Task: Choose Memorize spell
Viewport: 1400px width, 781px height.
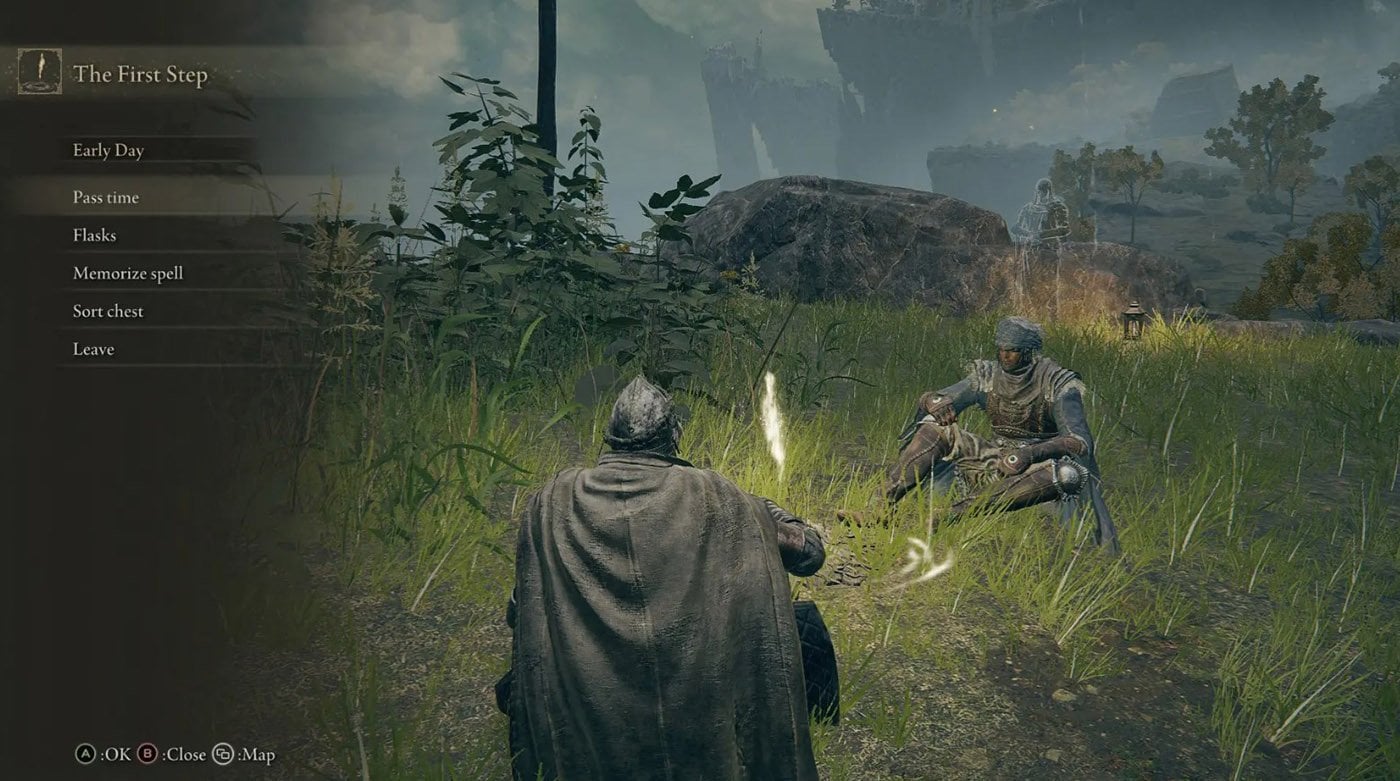Action: click(128, 273)
